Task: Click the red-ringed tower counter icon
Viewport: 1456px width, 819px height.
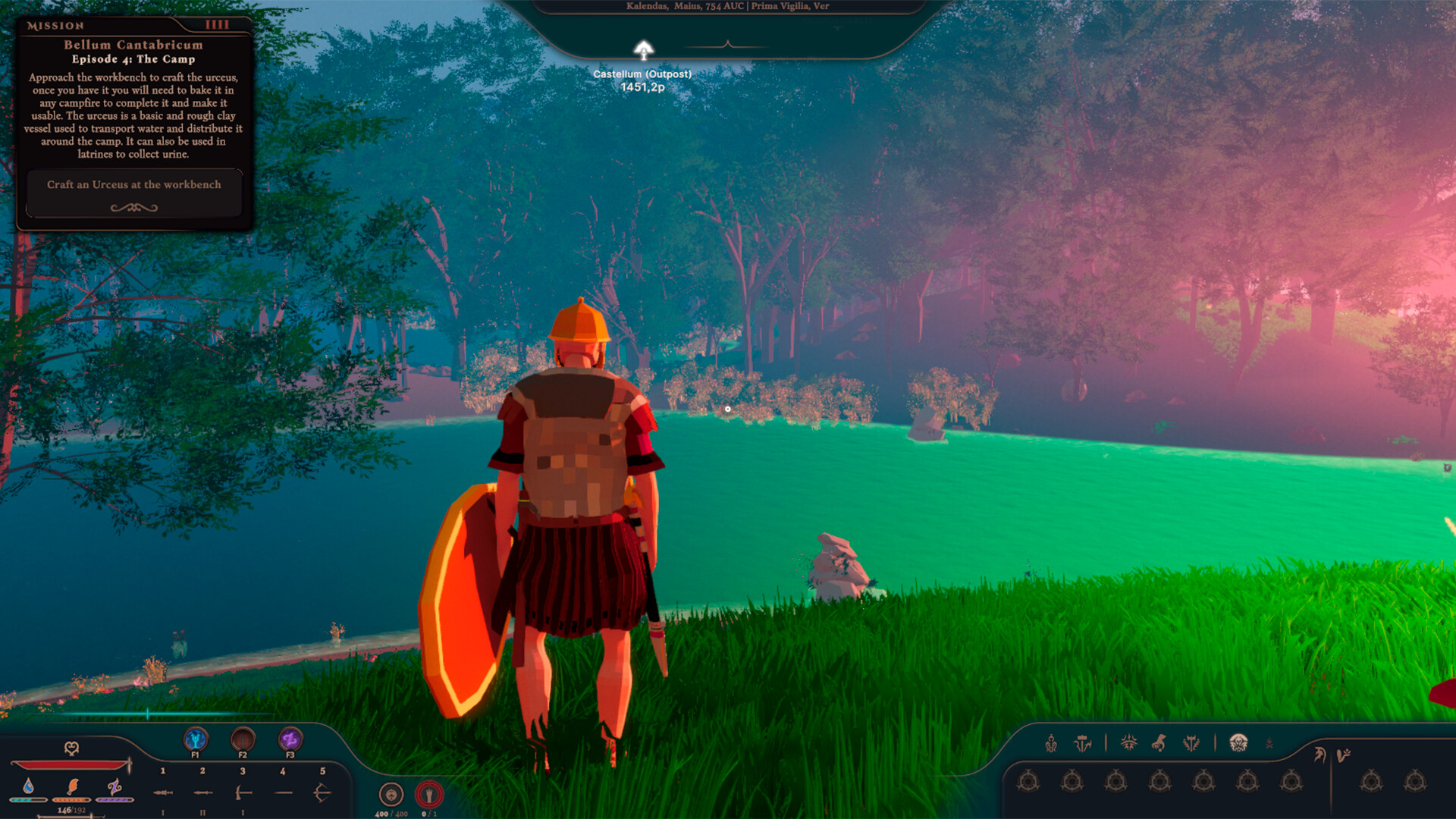Action: [429, 794]
